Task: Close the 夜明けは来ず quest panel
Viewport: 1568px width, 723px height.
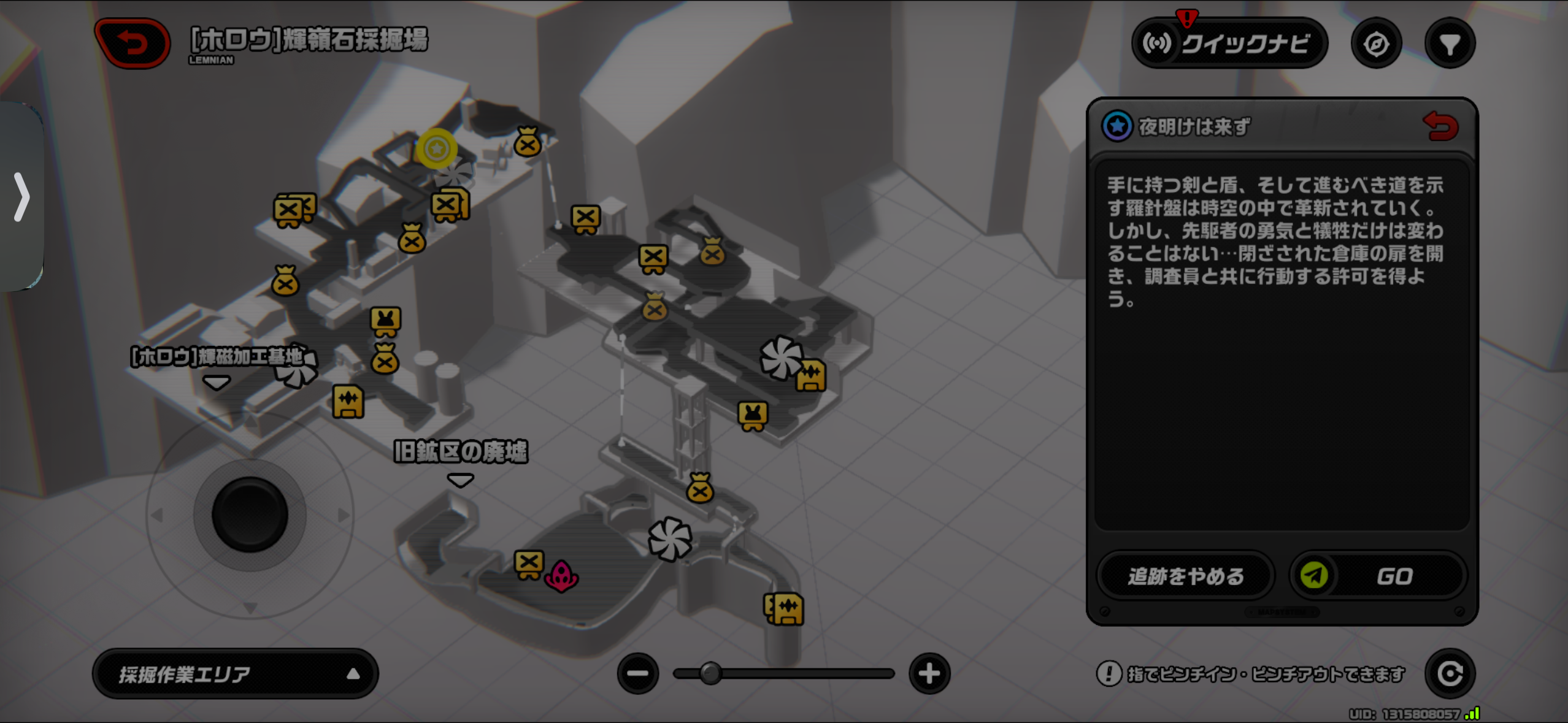Action: tap(1440, 126)
